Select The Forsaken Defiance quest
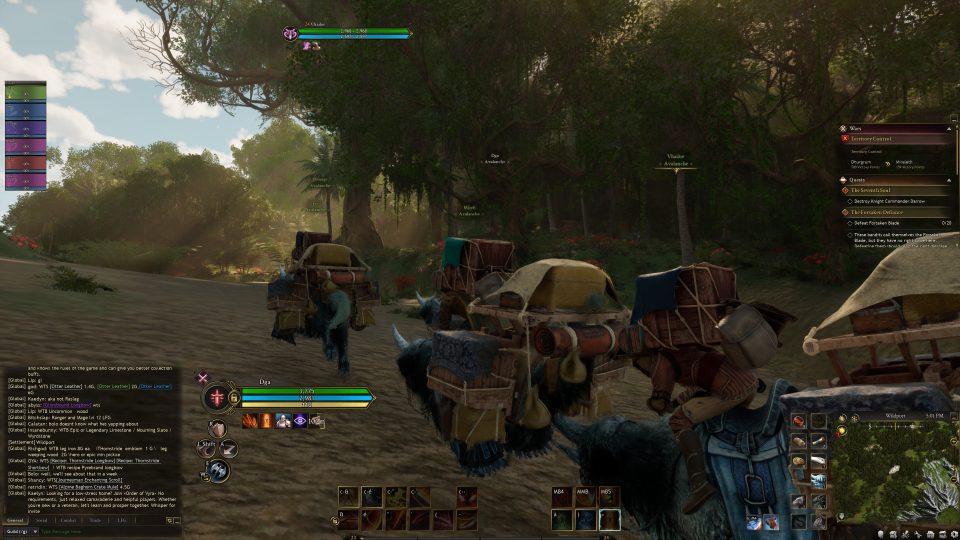960x540 pixels. coord(877,212)
